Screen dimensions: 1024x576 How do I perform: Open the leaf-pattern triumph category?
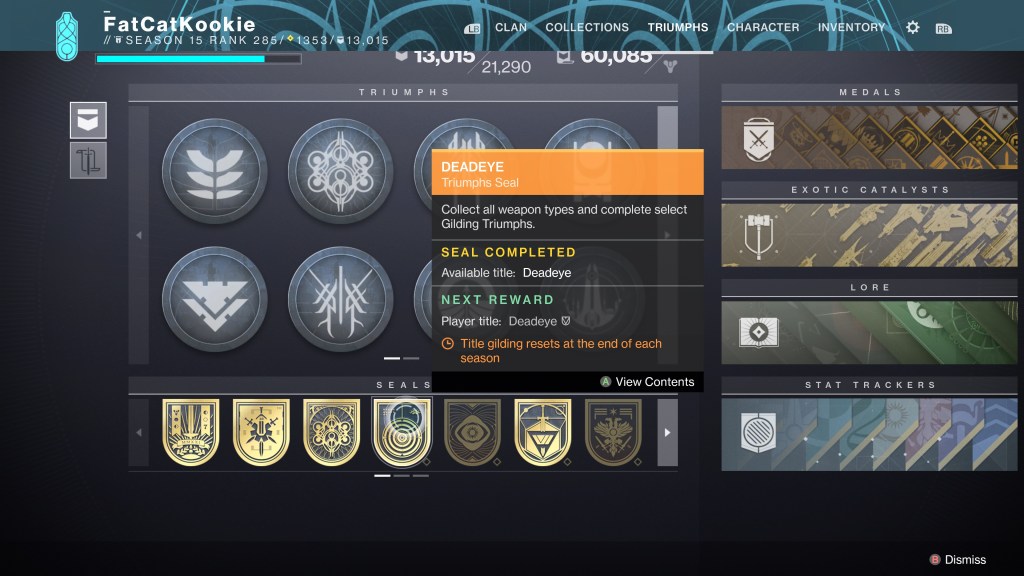pos(214,170)
